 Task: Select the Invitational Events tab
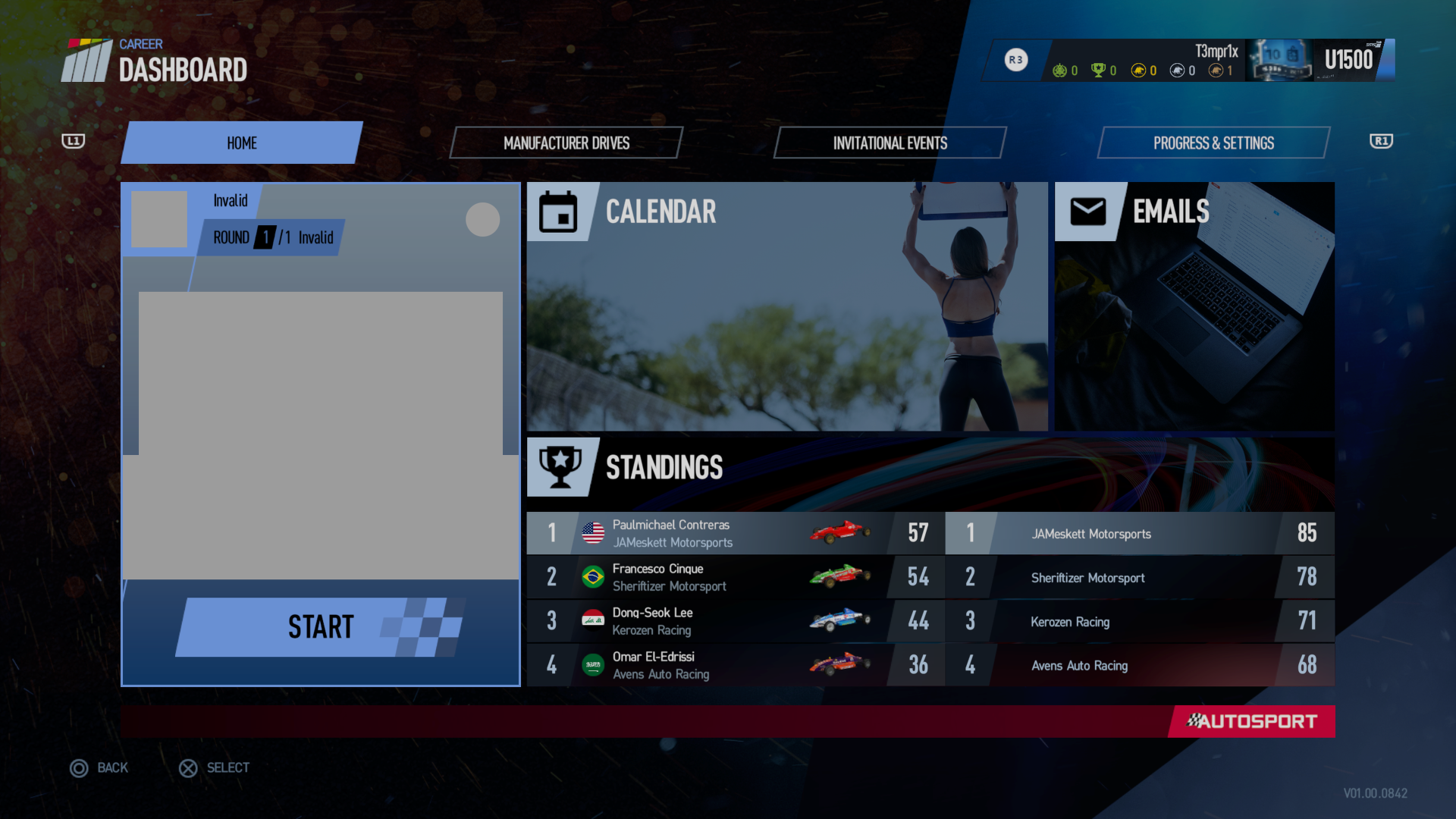[890, 143]
